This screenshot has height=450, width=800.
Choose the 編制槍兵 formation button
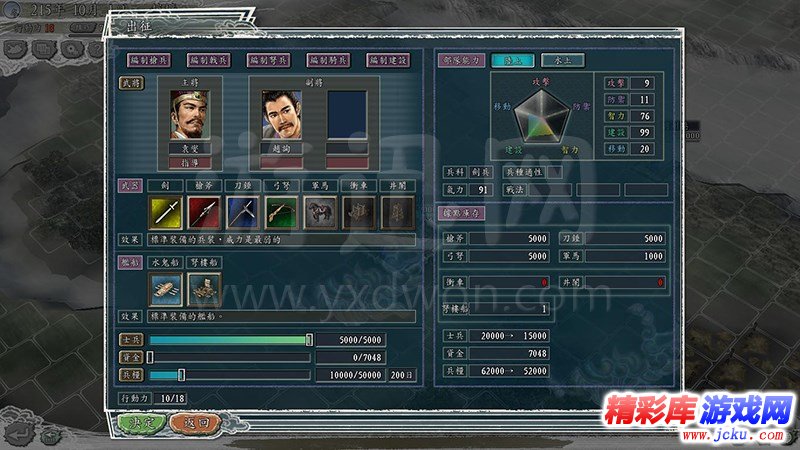pyautogui.click(x=150, y=60)
